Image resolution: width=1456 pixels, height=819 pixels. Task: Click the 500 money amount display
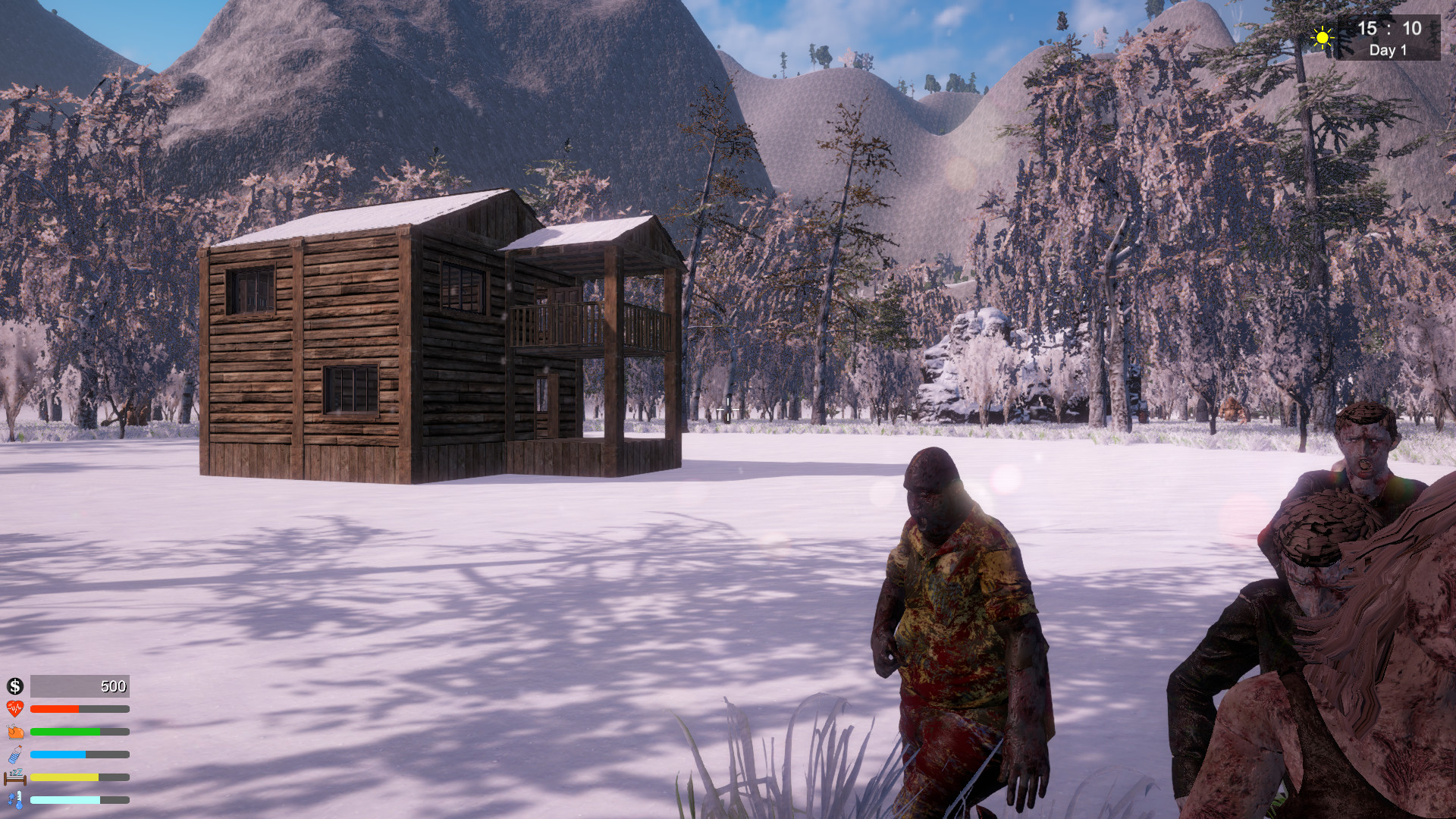[112, 686]
